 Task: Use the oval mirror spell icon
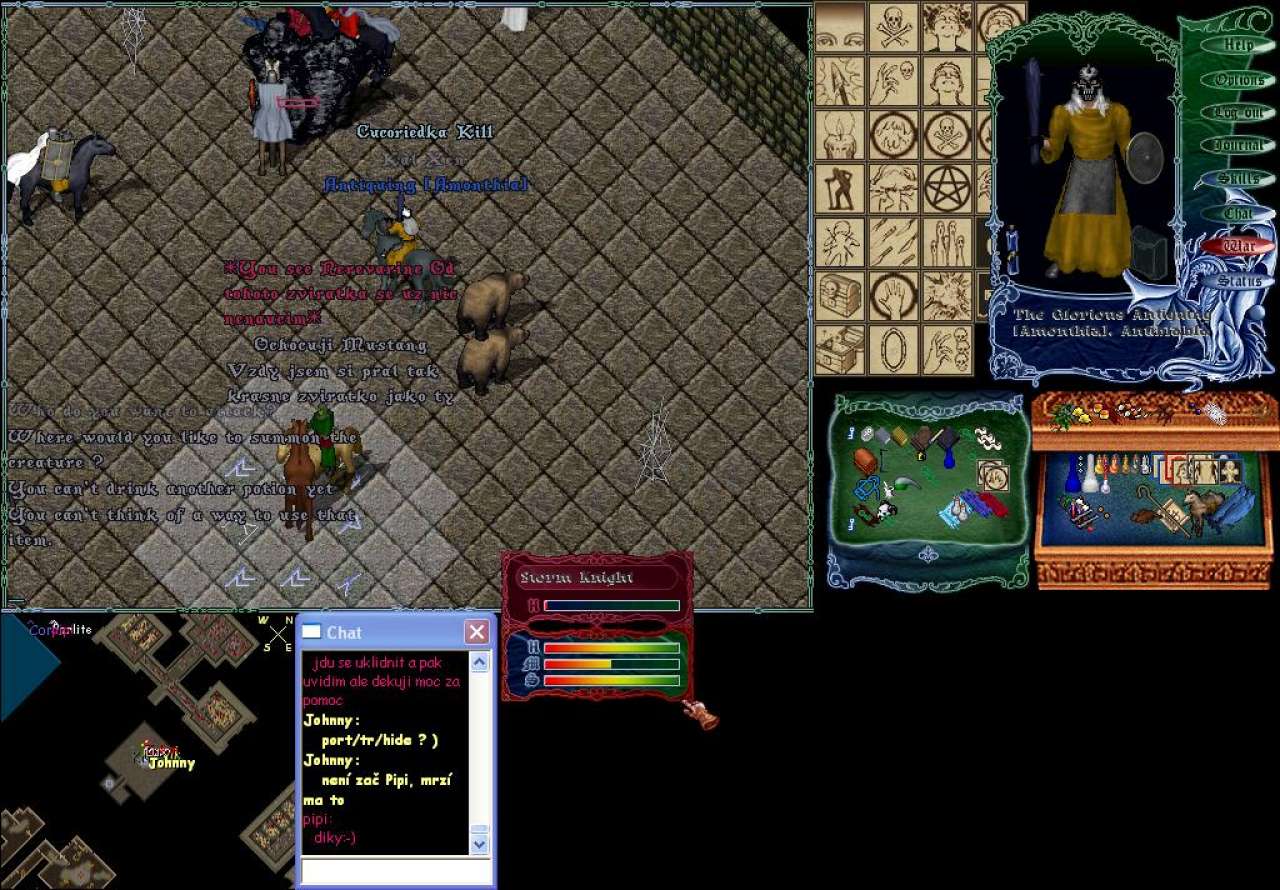click(893, 350)
